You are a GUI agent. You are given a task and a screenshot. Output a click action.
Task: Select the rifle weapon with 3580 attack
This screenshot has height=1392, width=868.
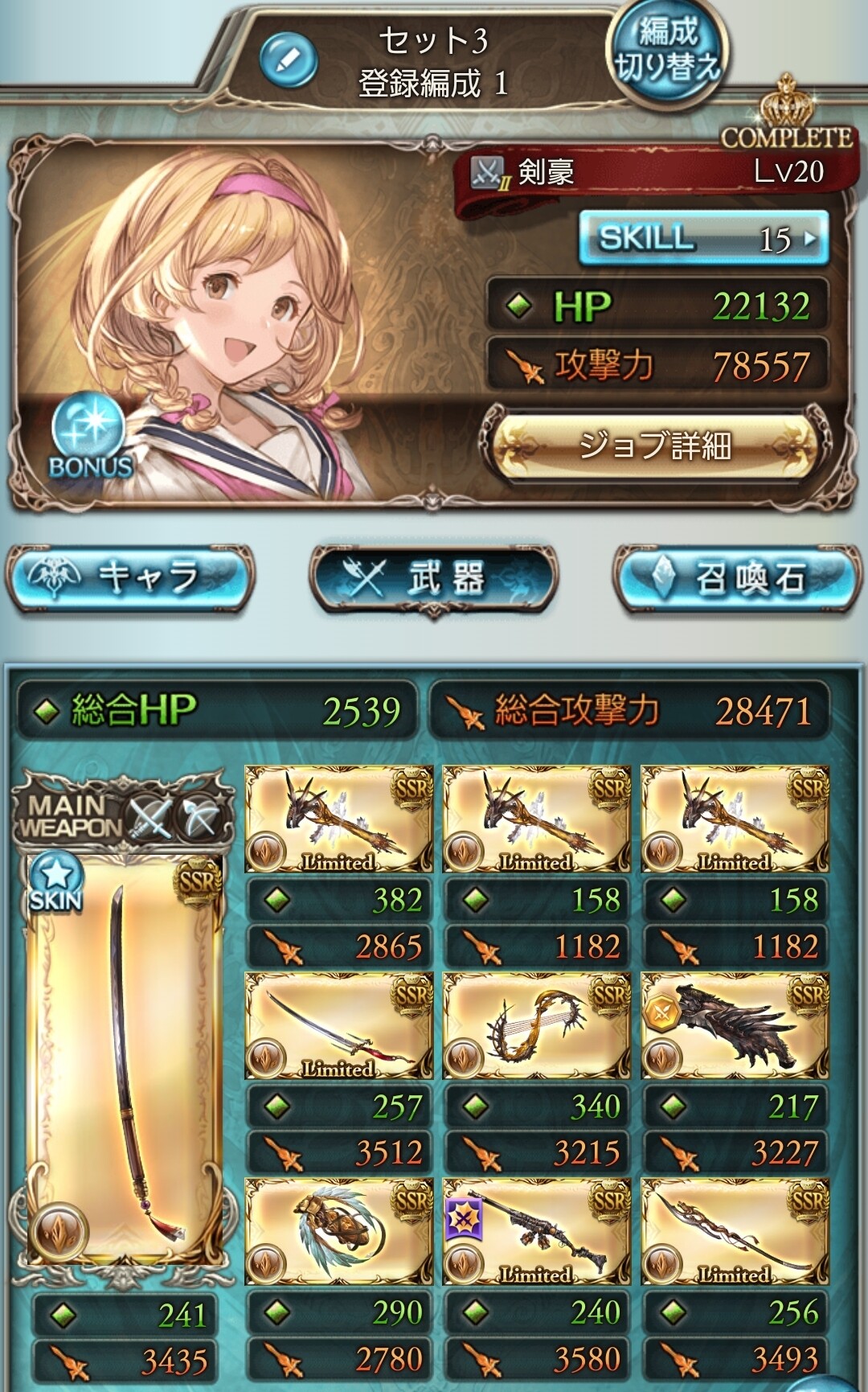point(536,1232)
